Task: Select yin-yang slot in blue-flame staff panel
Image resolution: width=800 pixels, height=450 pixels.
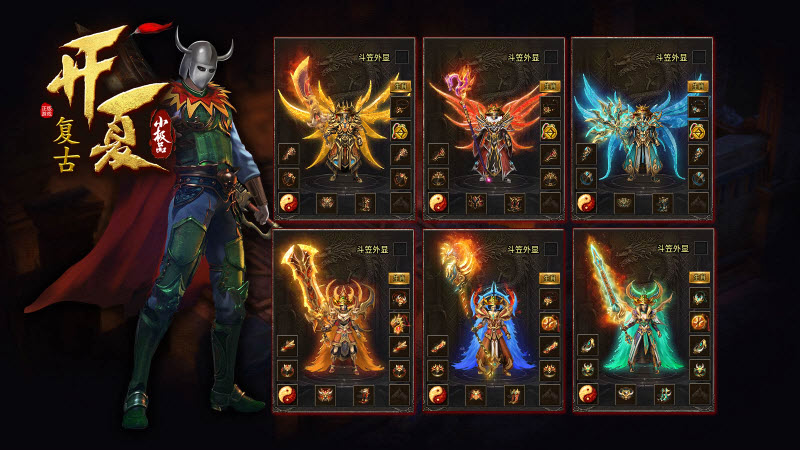Action: pos(438,395)
